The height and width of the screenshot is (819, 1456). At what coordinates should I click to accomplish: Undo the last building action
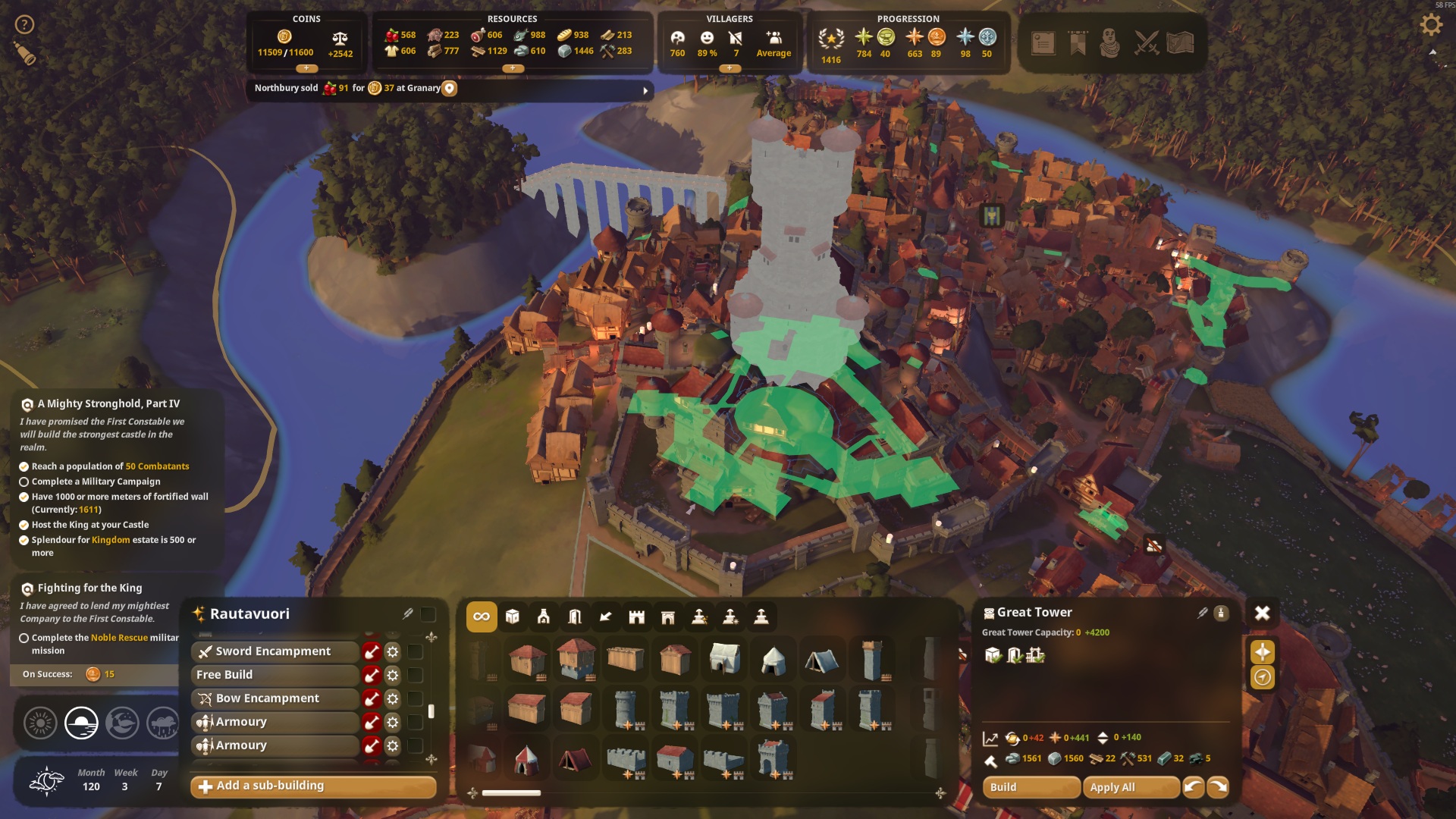[1193, 787]
